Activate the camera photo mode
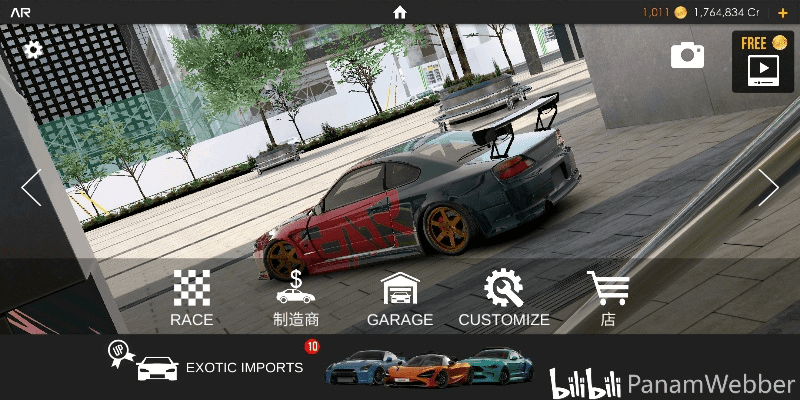The width and height of the screenshot is (800, 400). (x=687, y=55)
